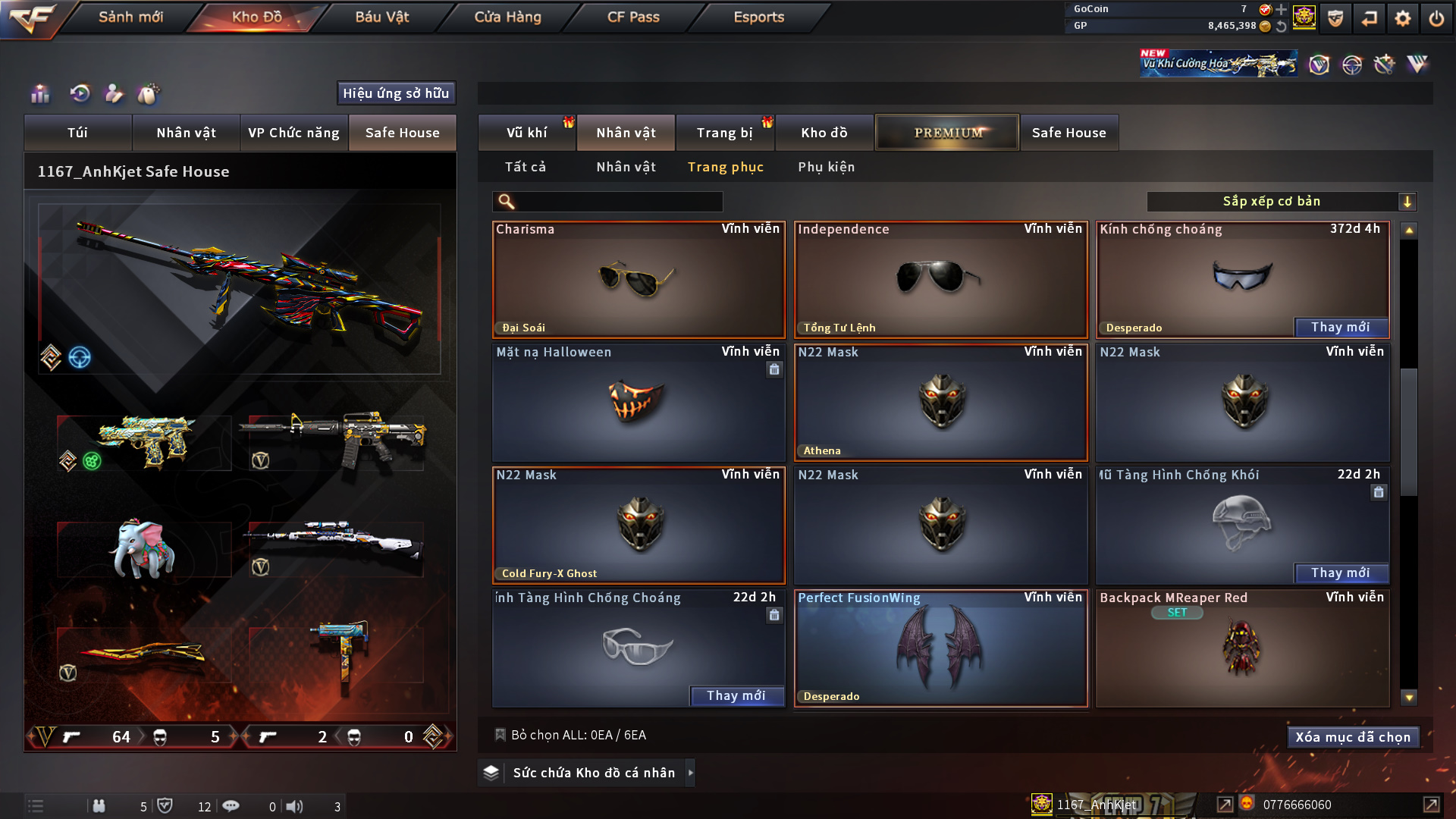
Task: Click Xóa mục đã chọn button
Action: tap(1353, 737)
